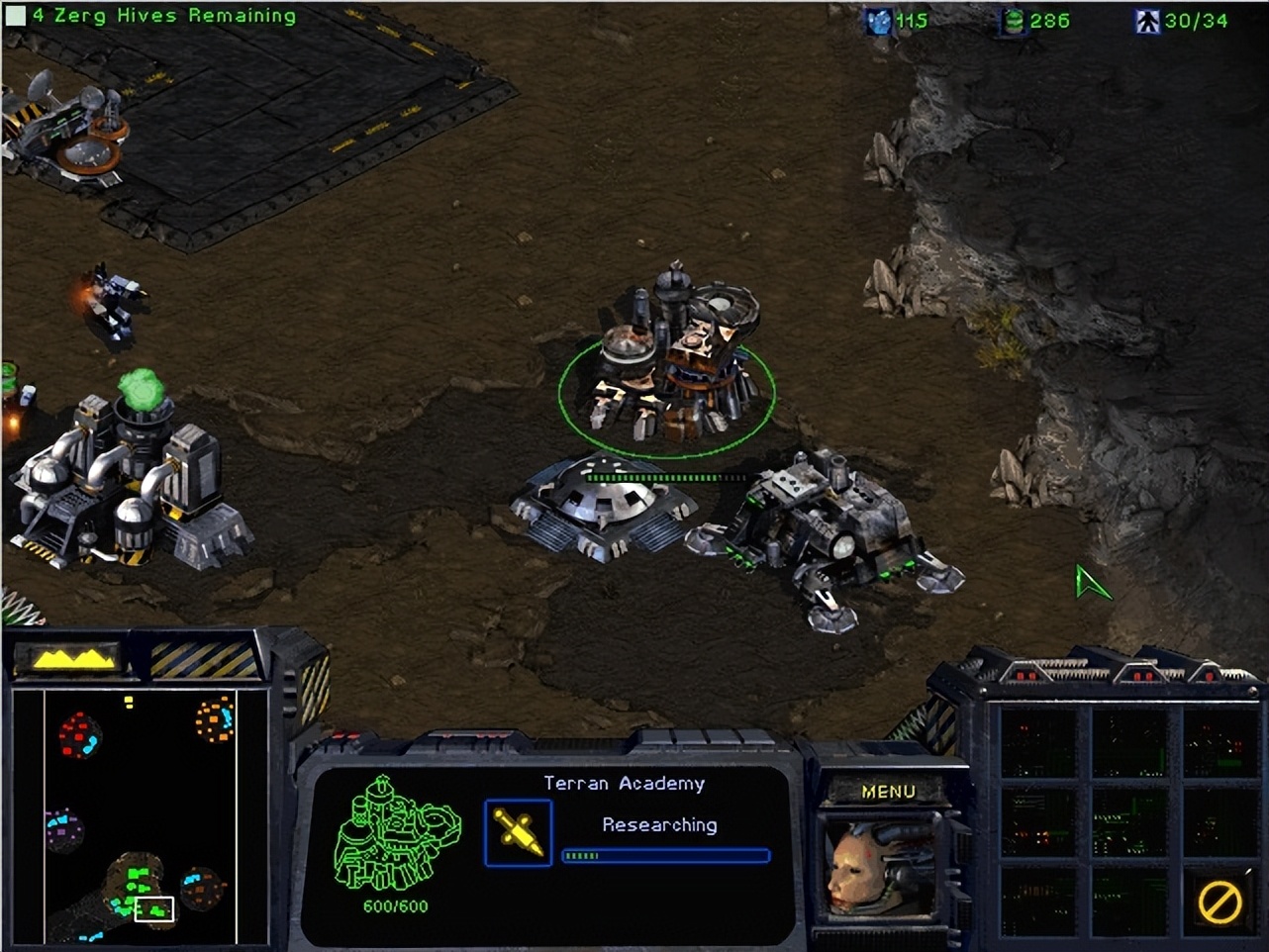Click the white viewport rectangle on the minimap
This screenshot has height=952, width=1269.
pyautogui.click(x=155, y=906)
